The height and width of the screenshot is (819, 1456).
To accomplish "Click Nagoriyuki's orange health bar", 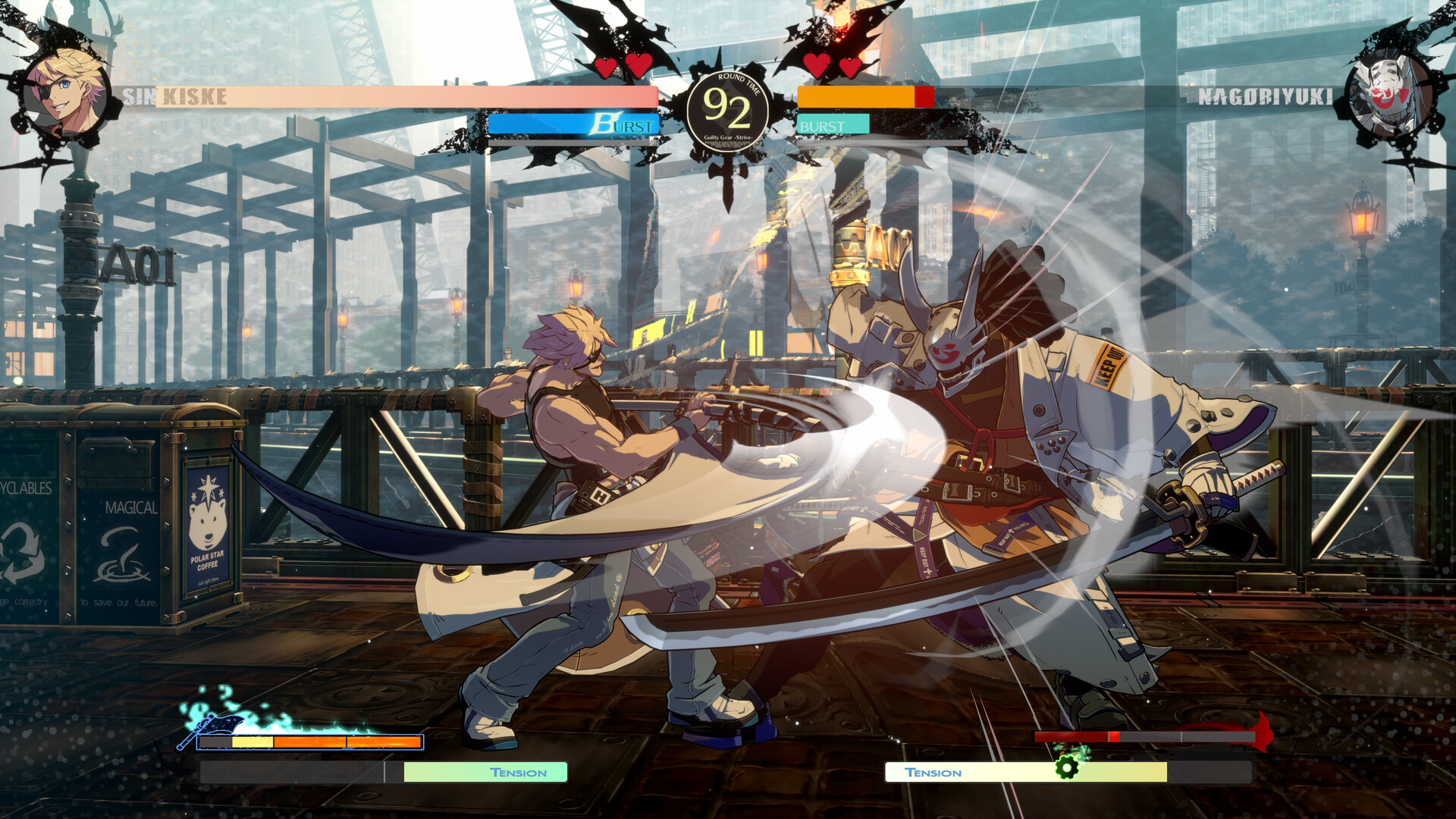I will click(857, 96).
